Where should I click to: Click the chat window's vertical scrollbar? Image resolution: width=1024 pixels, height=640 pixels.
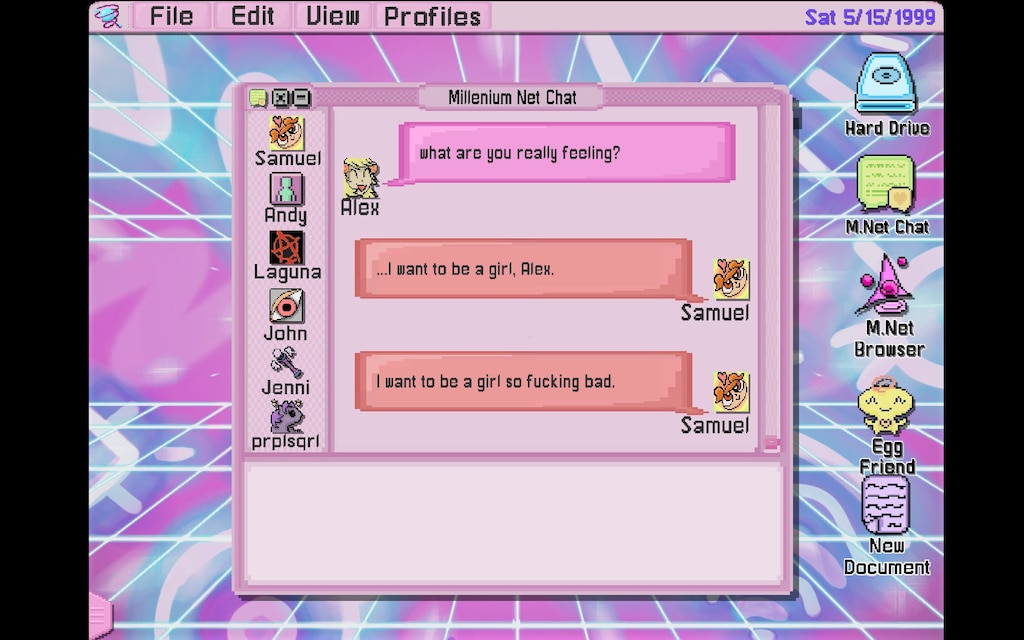click(x=771, y=270)
